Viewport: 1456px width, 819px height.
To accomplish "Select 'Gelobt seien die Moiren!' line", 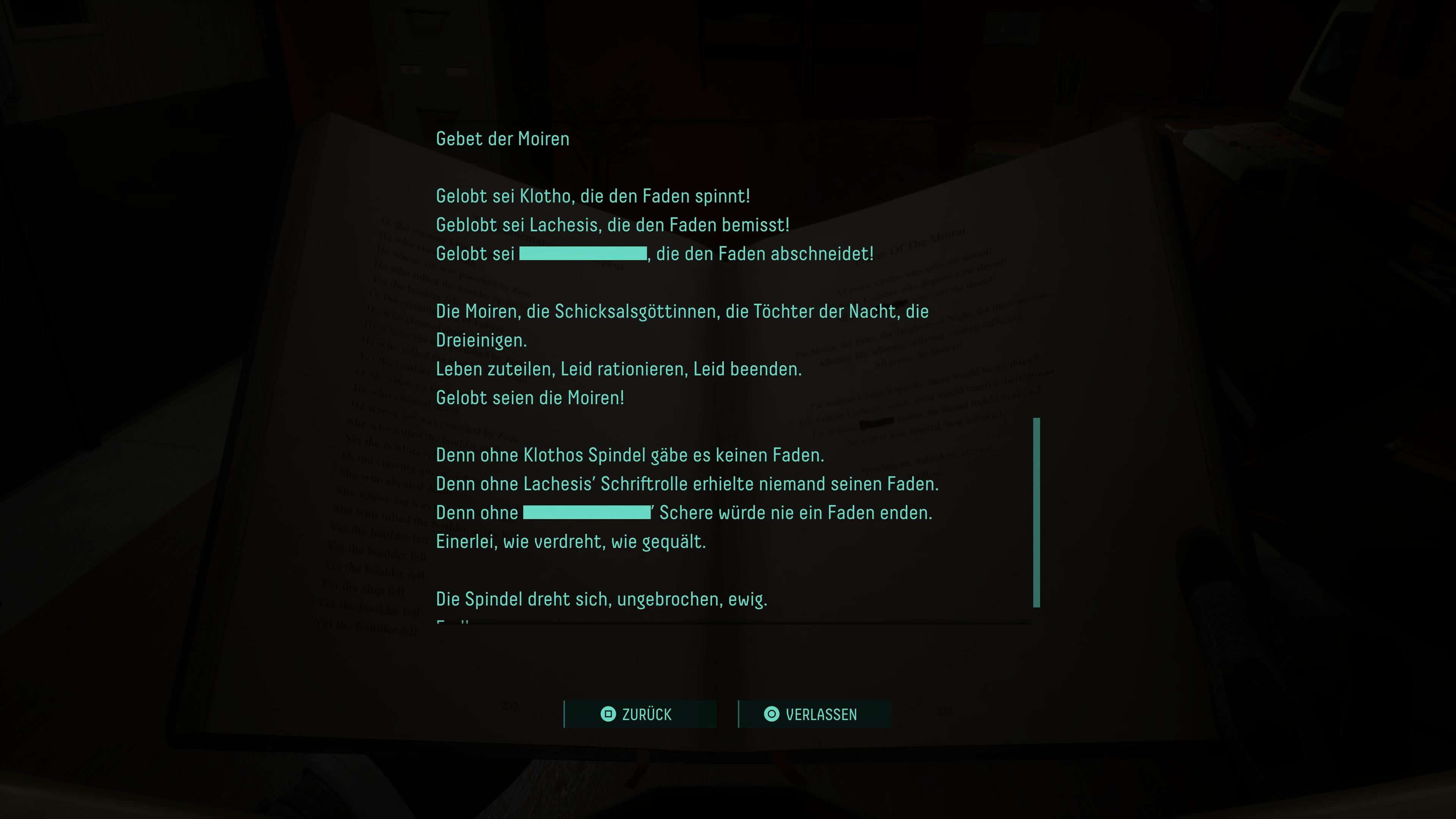I will click(x=530, y=398).
